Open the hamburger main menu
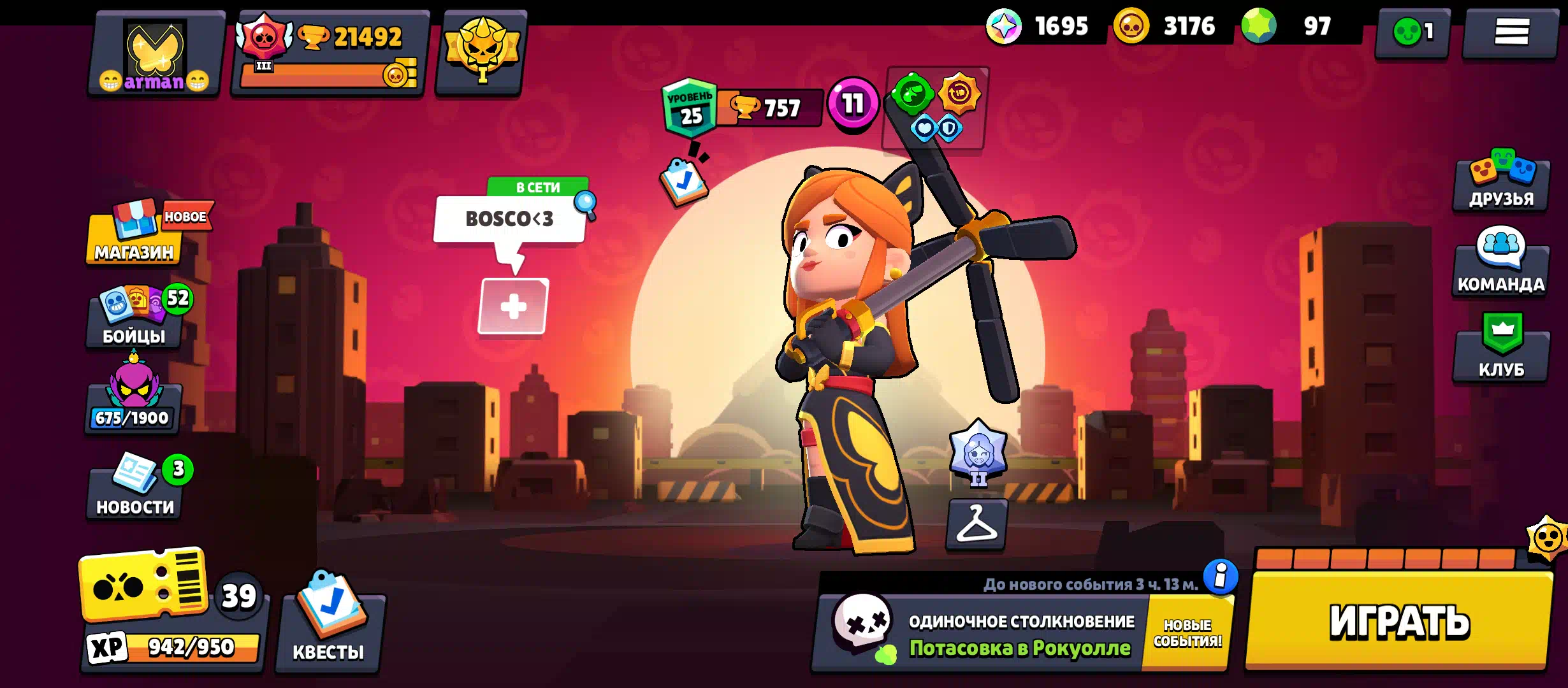The width and height of the screenshot is (1568, 688). [1511, 32]
